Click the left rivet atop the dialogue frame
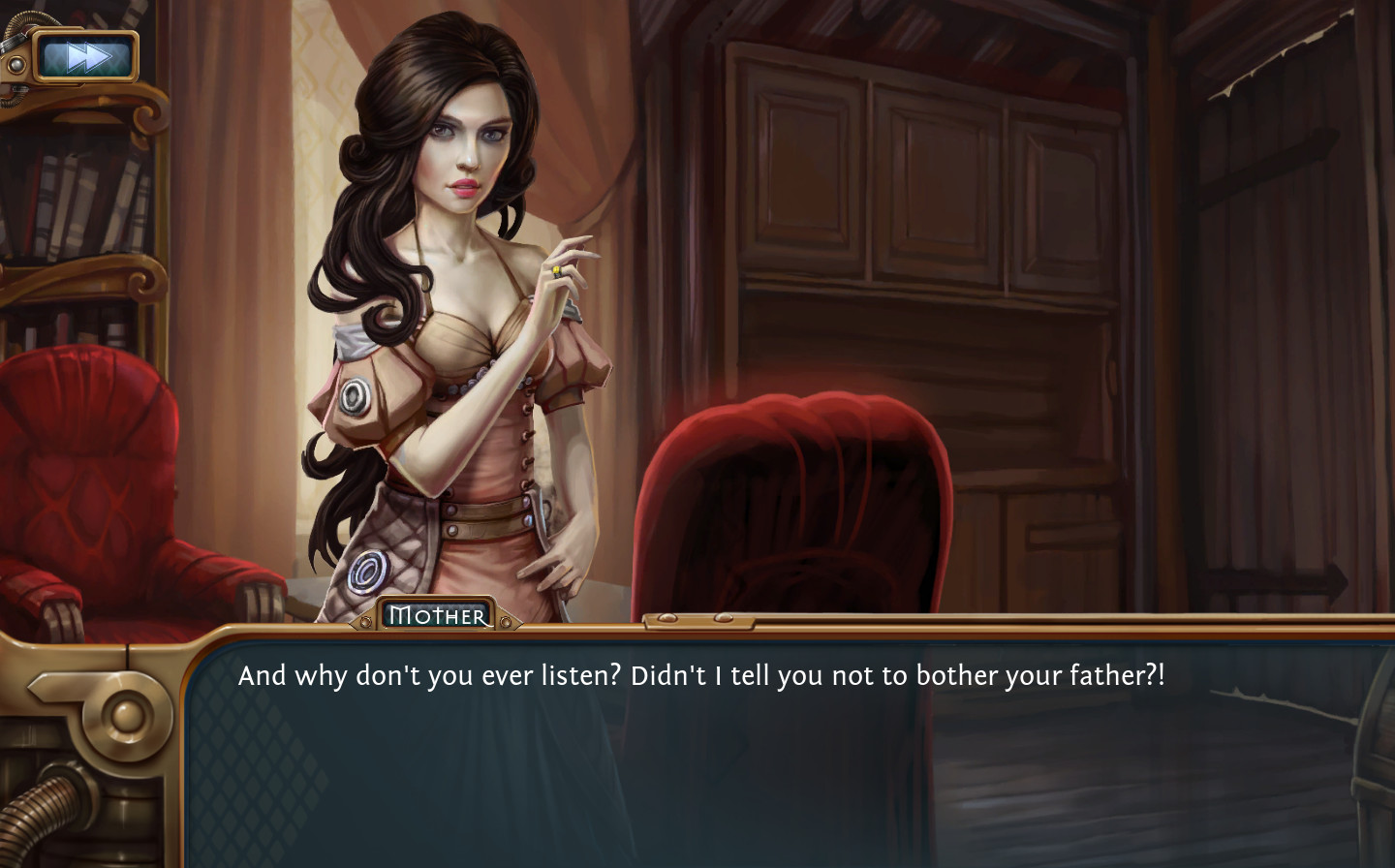The image size is (1395, 868). (667, 617)
